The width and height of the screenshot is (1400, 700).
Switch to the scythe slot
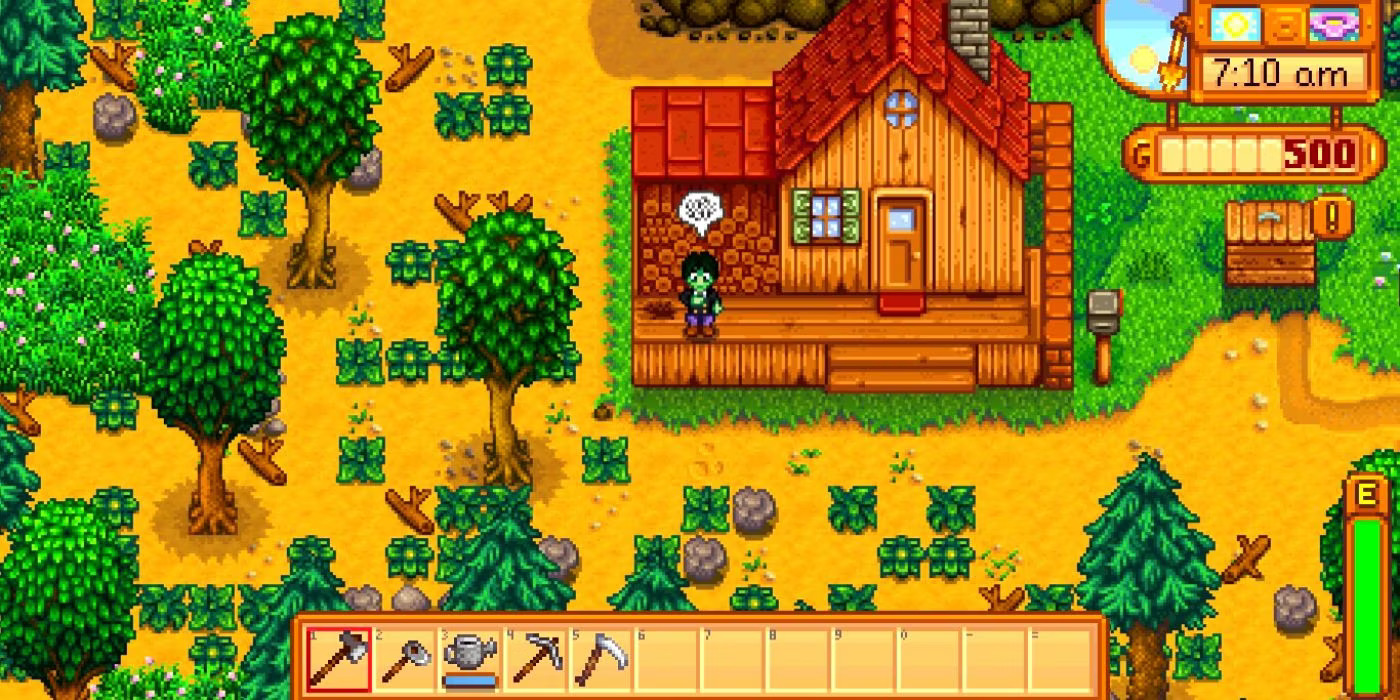(601, 659)
